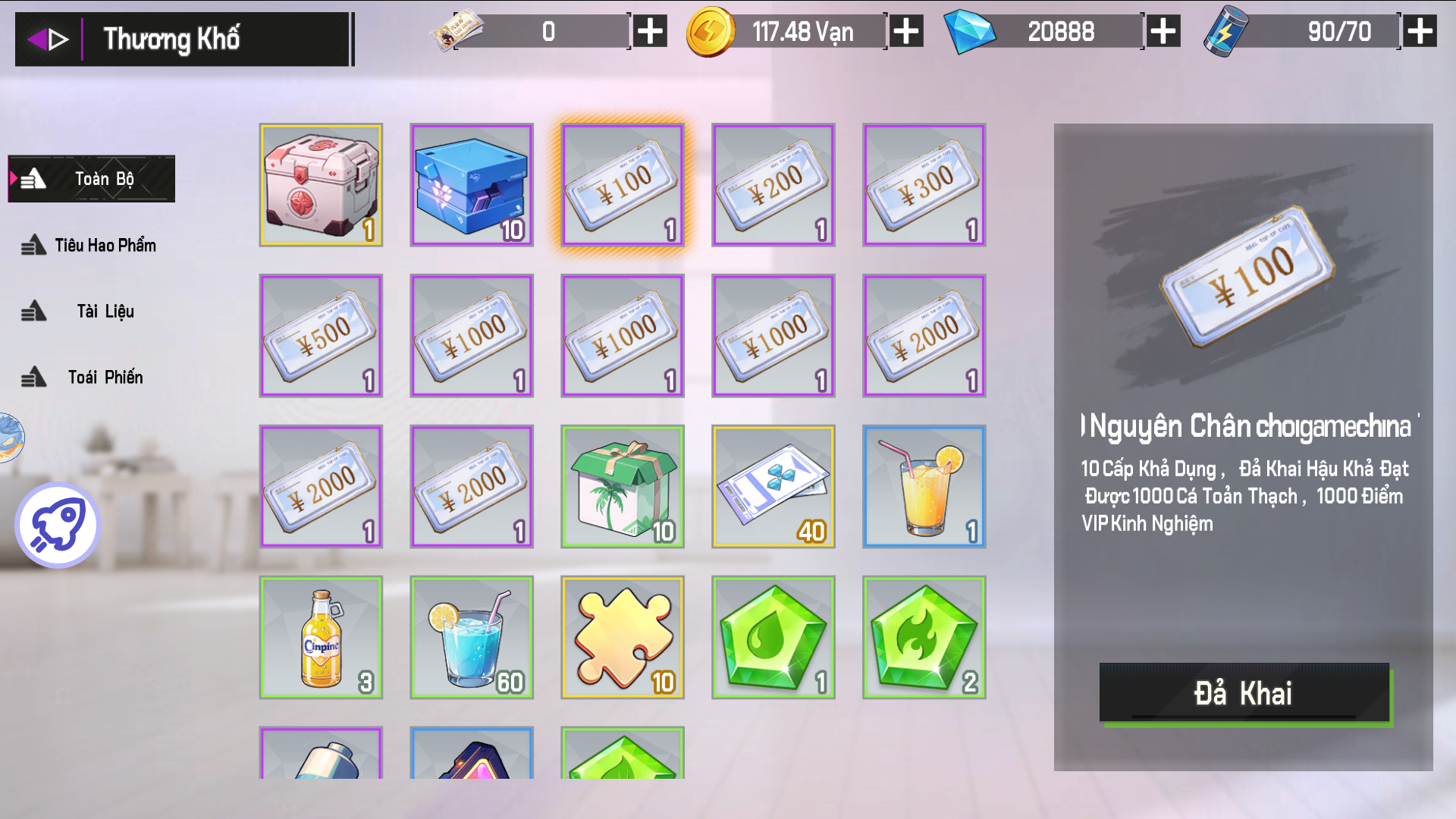Pick the yellow puzzle piece item
Screen dimensions: 1456x819
[x=623, y=637]
